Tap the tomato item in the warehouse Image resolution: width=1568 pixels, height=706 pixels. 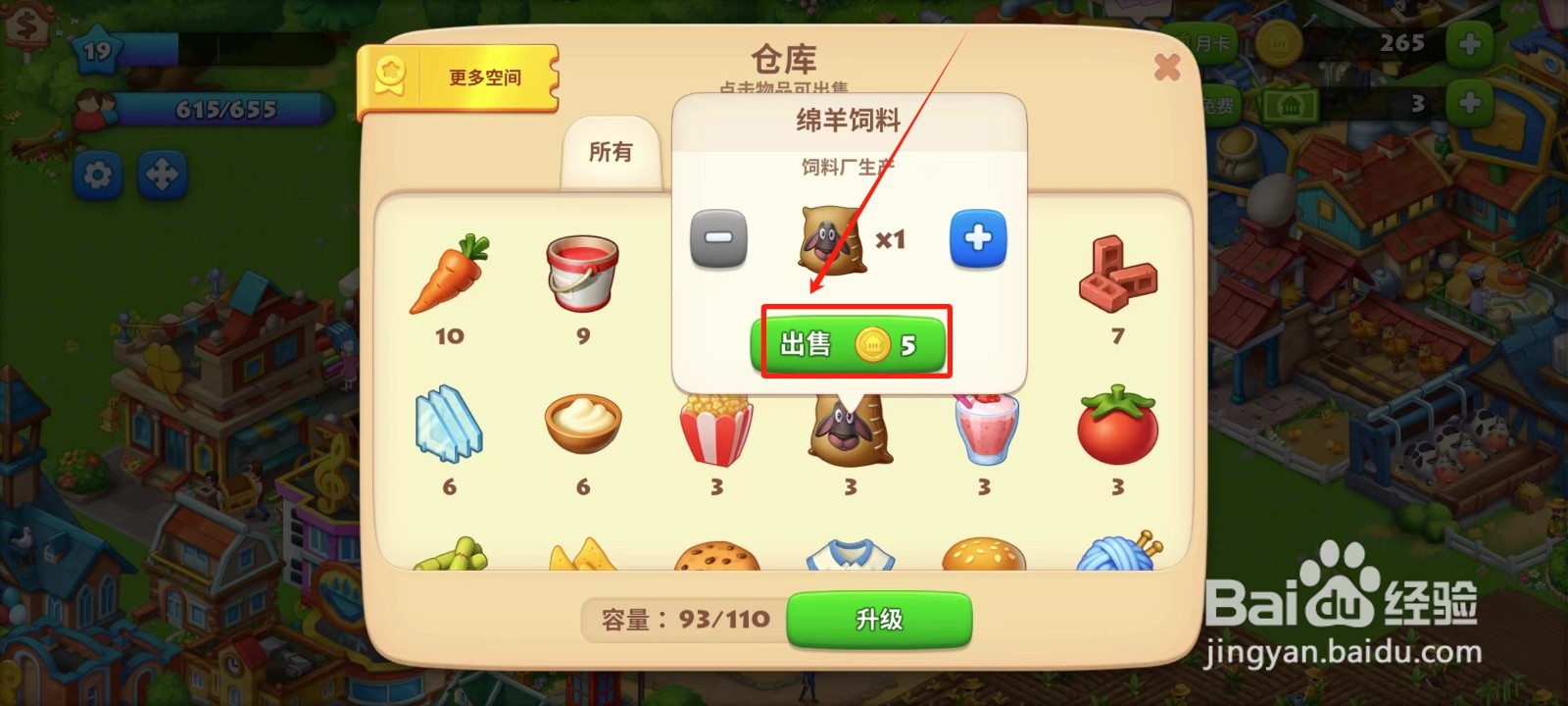(x=1117, y=431)
